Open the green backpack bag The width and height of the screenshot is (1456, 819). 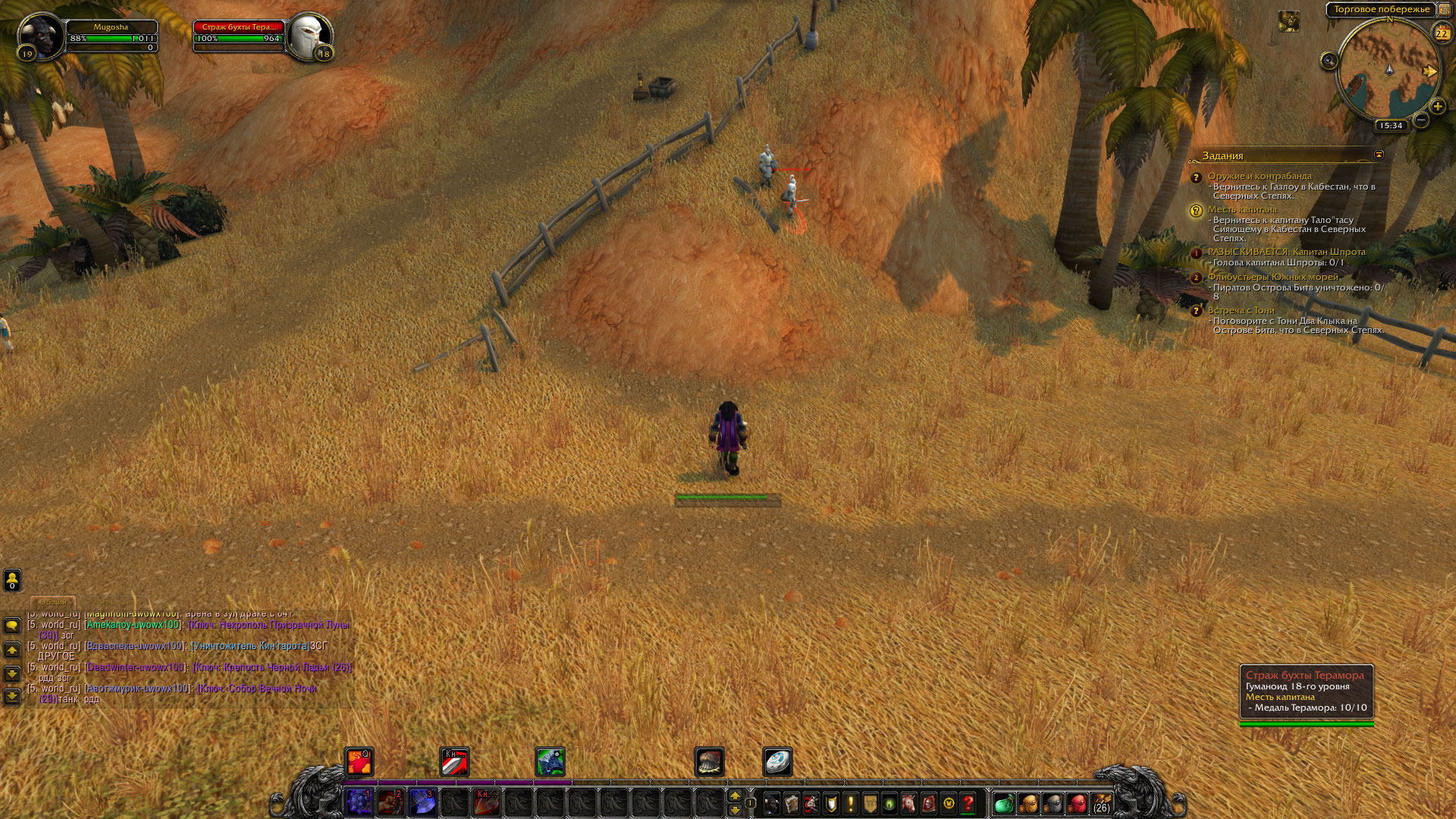coord(1003,803)
